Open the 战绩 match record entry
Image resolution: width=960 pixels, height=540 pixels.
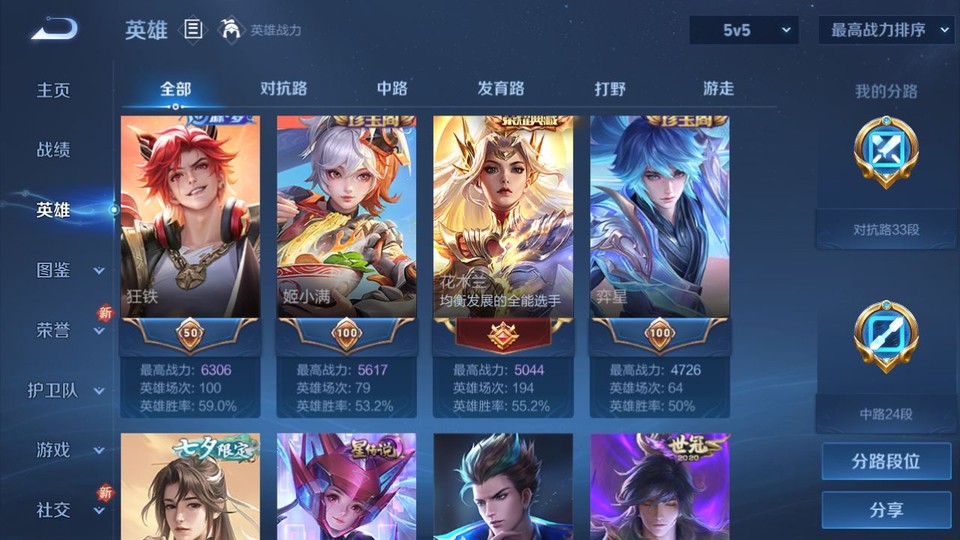pos(54,150)
